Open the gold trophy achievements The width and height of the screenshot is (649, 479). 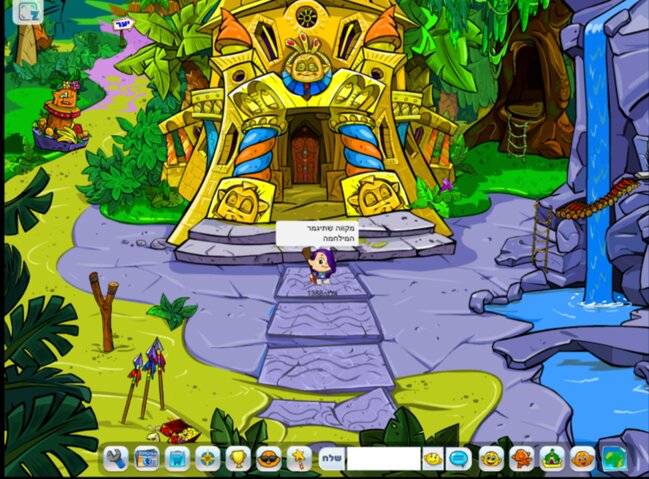coord(238,459)
